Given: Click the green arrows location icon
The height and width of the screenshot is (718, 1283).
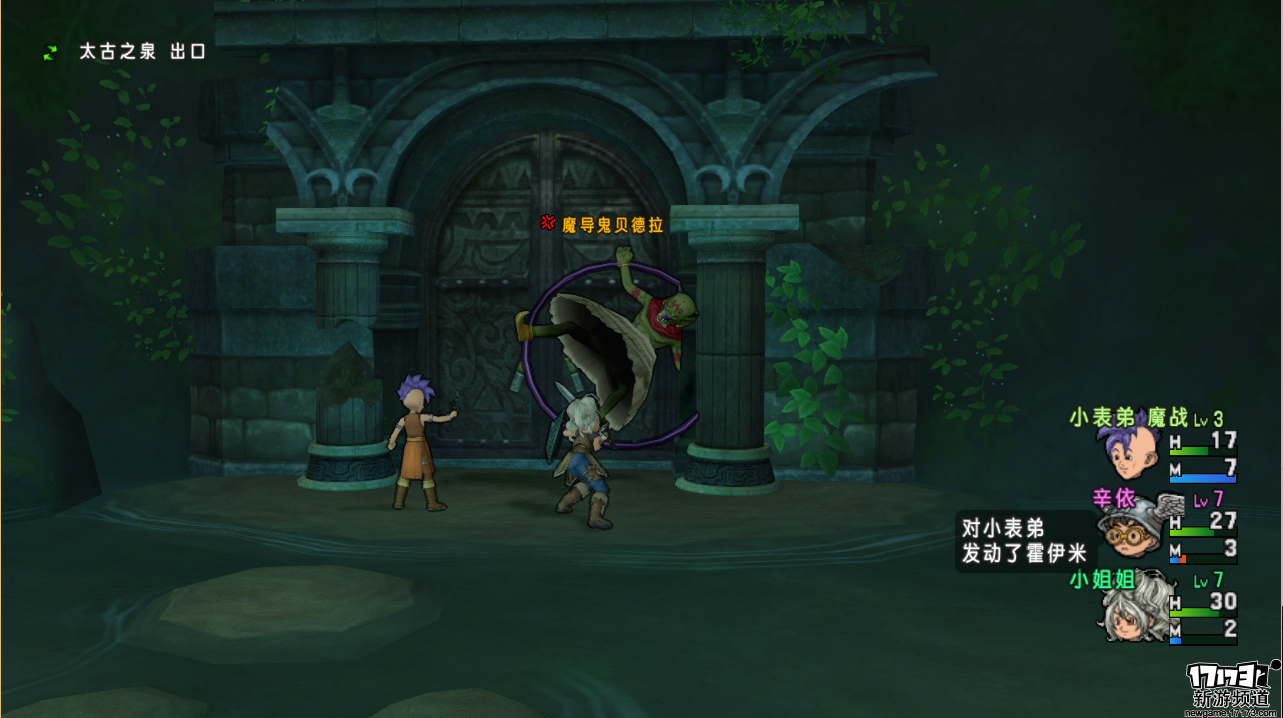Looking at the screenshot, I should click(x=50, y=52).
